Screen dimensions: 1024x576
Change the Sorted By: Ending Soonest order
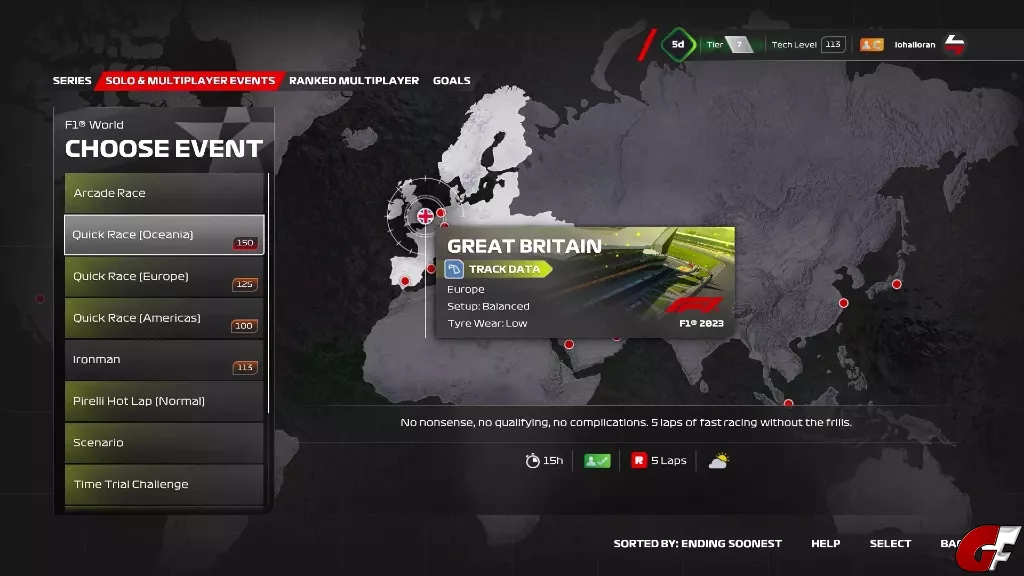[x=697, y=544]
